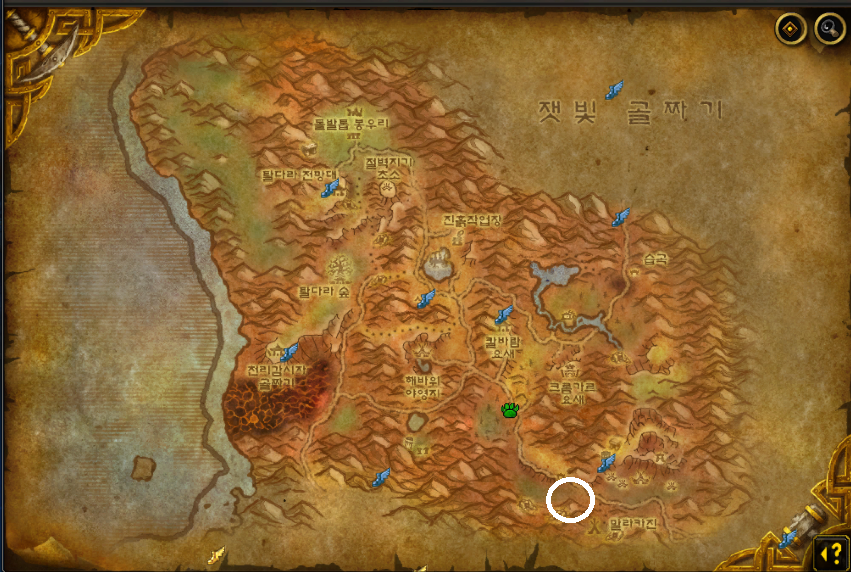This screenshot has height=572, width=851.
Task: Select the flight point beside 탈다라 전망대
Action: [x=331, y=186]
